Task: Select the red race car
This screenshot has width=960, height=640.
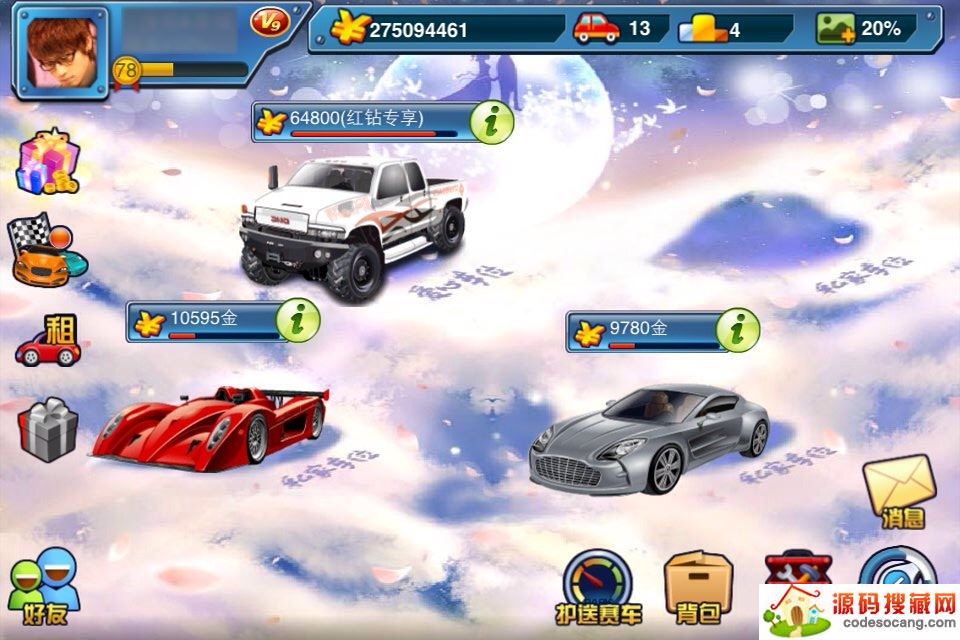Action: point(211,426)
